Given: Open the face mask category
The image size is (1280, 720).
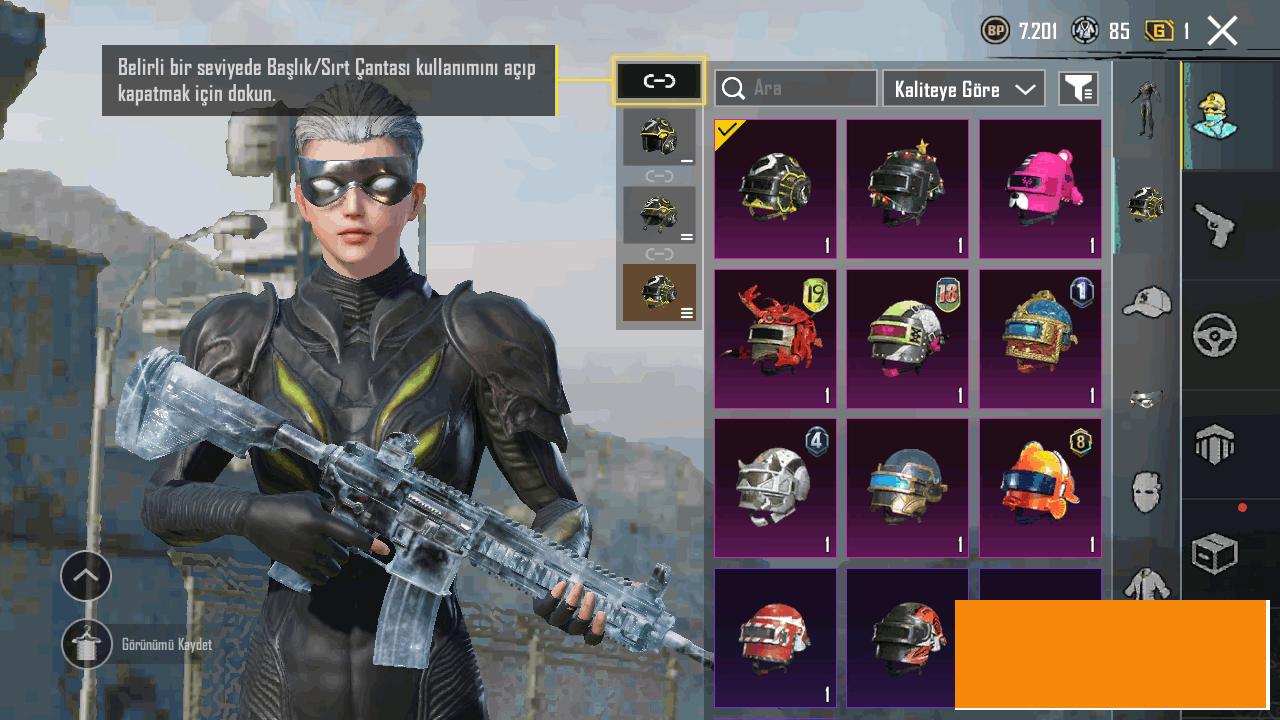Looking at the screenshot, I should (x=1146, y=492).
